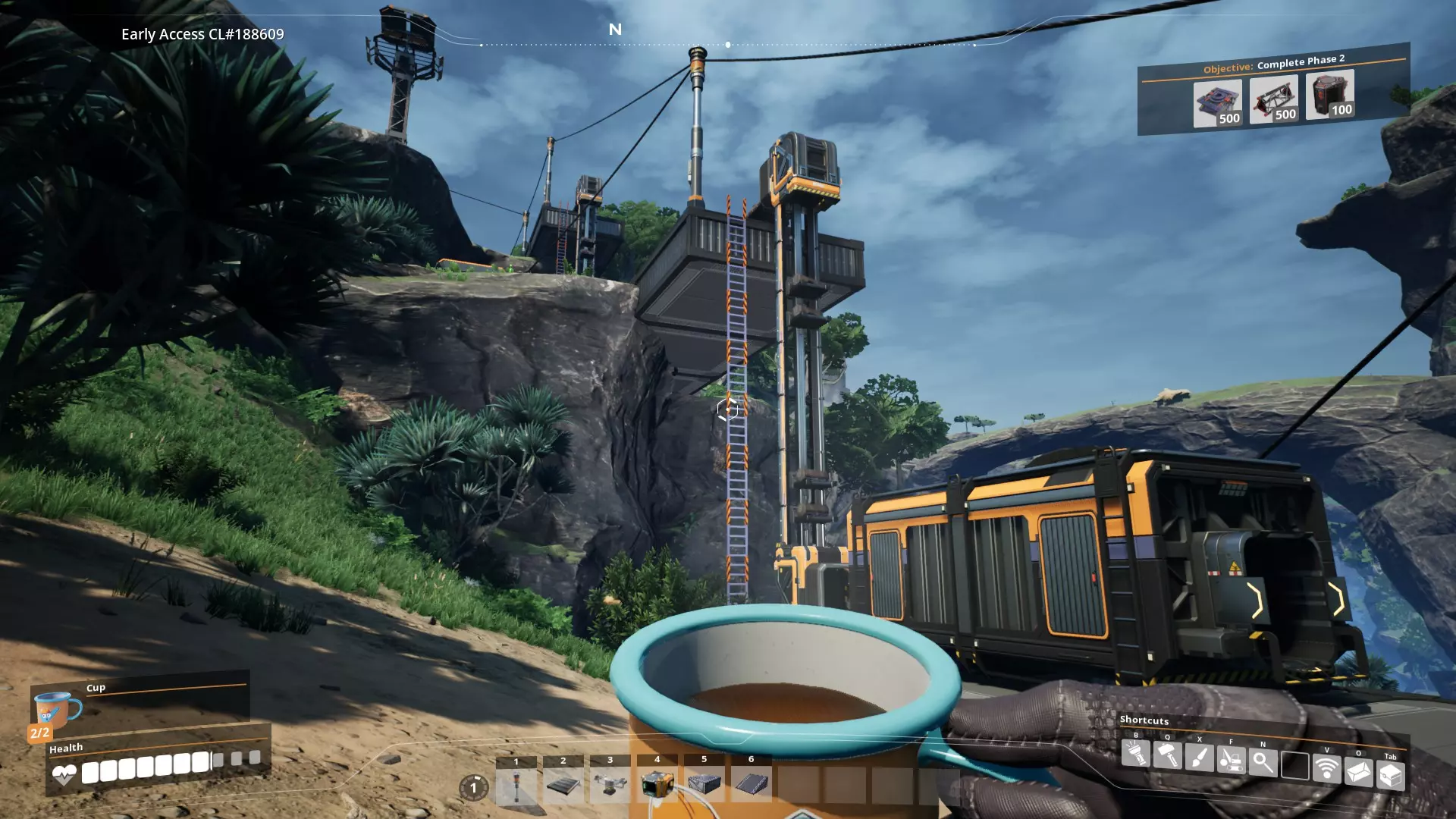Click the Versatile Framework objective item

tap(1273, 99)
